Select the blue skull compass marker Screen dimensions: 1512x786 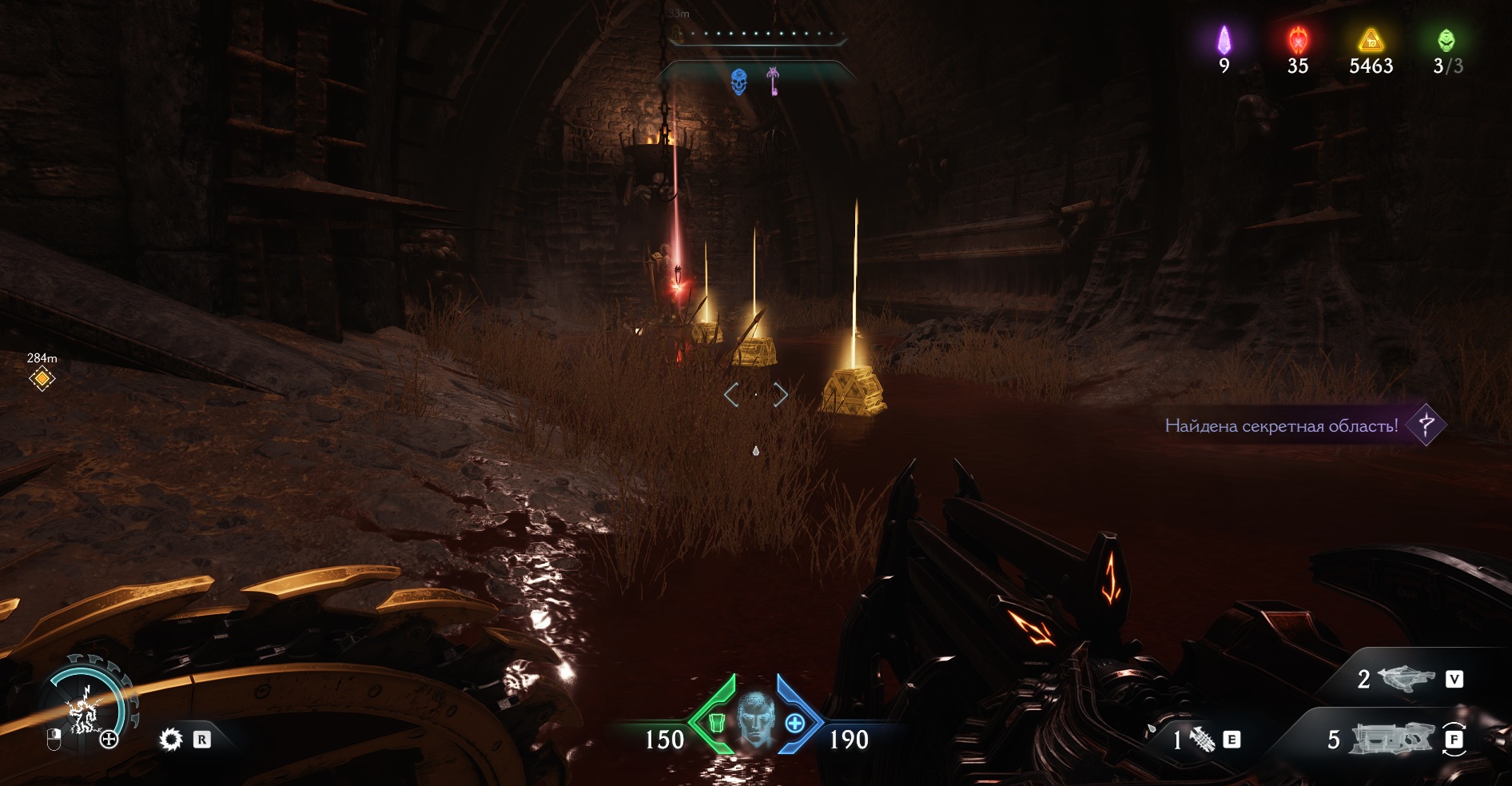click(739, 81)
